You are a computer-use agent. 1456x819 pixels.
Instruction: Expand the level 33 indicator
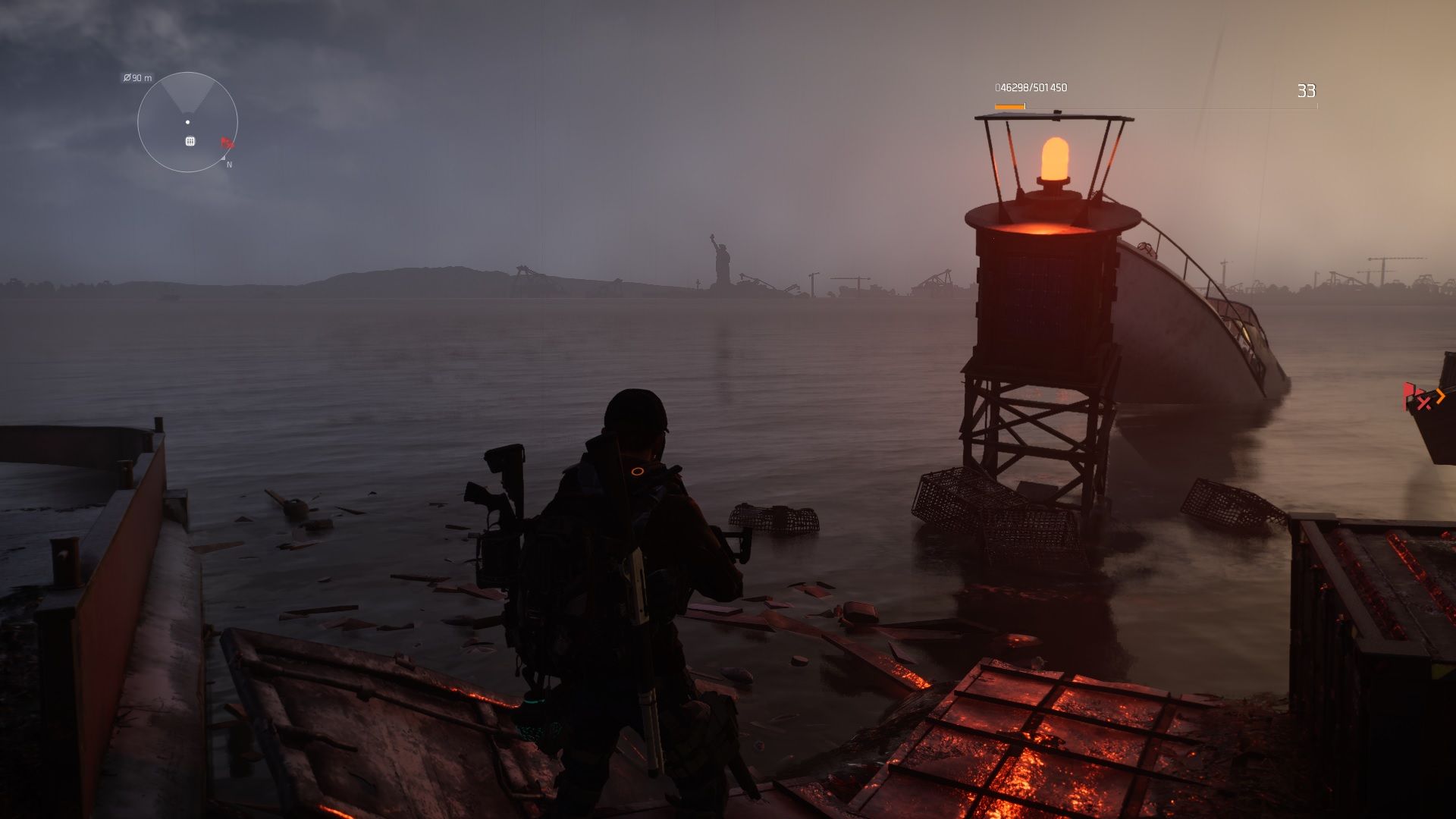[x=1306, y=89]
